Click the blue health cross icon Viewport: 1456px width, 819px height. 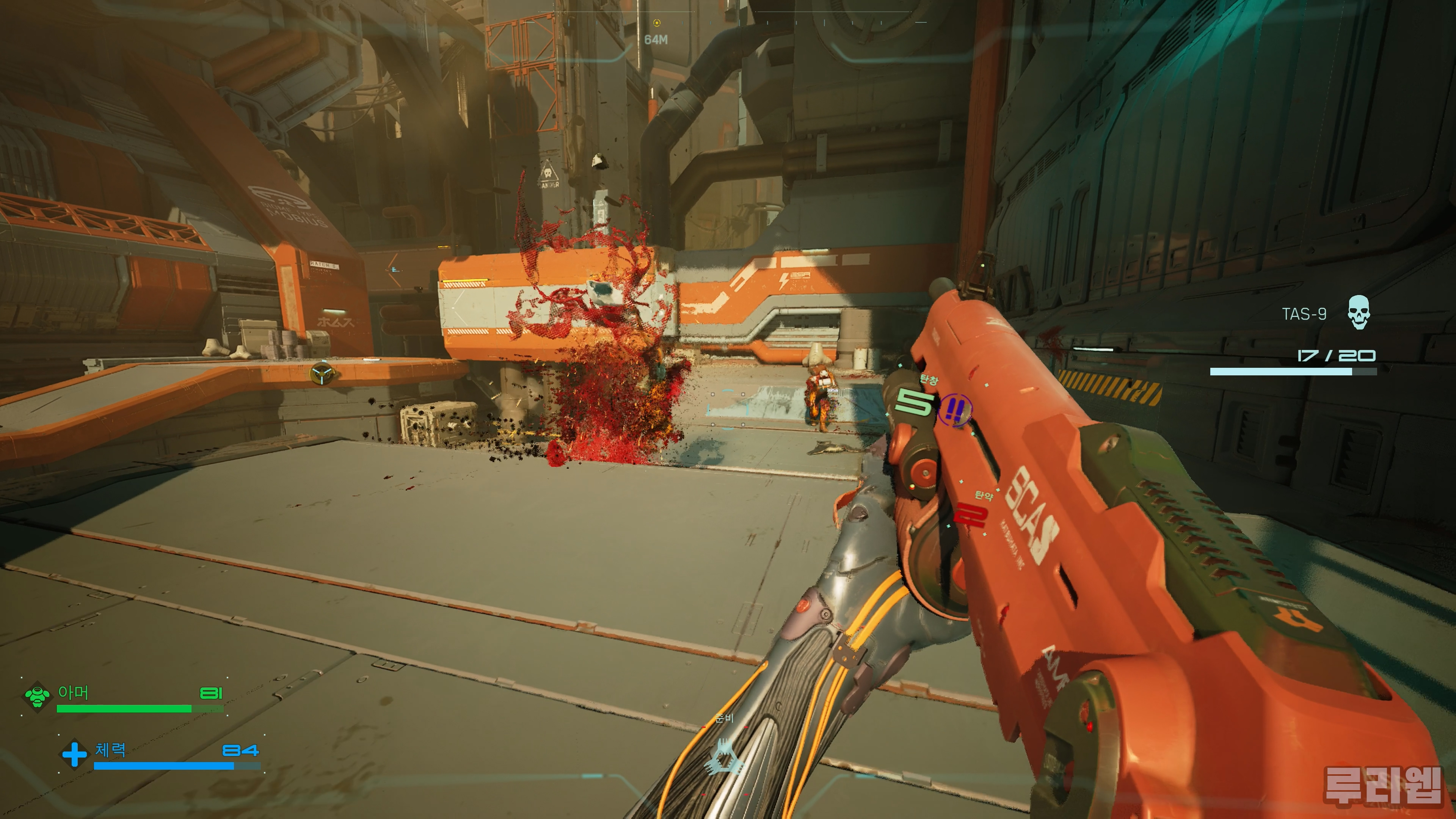click(74, 754)
